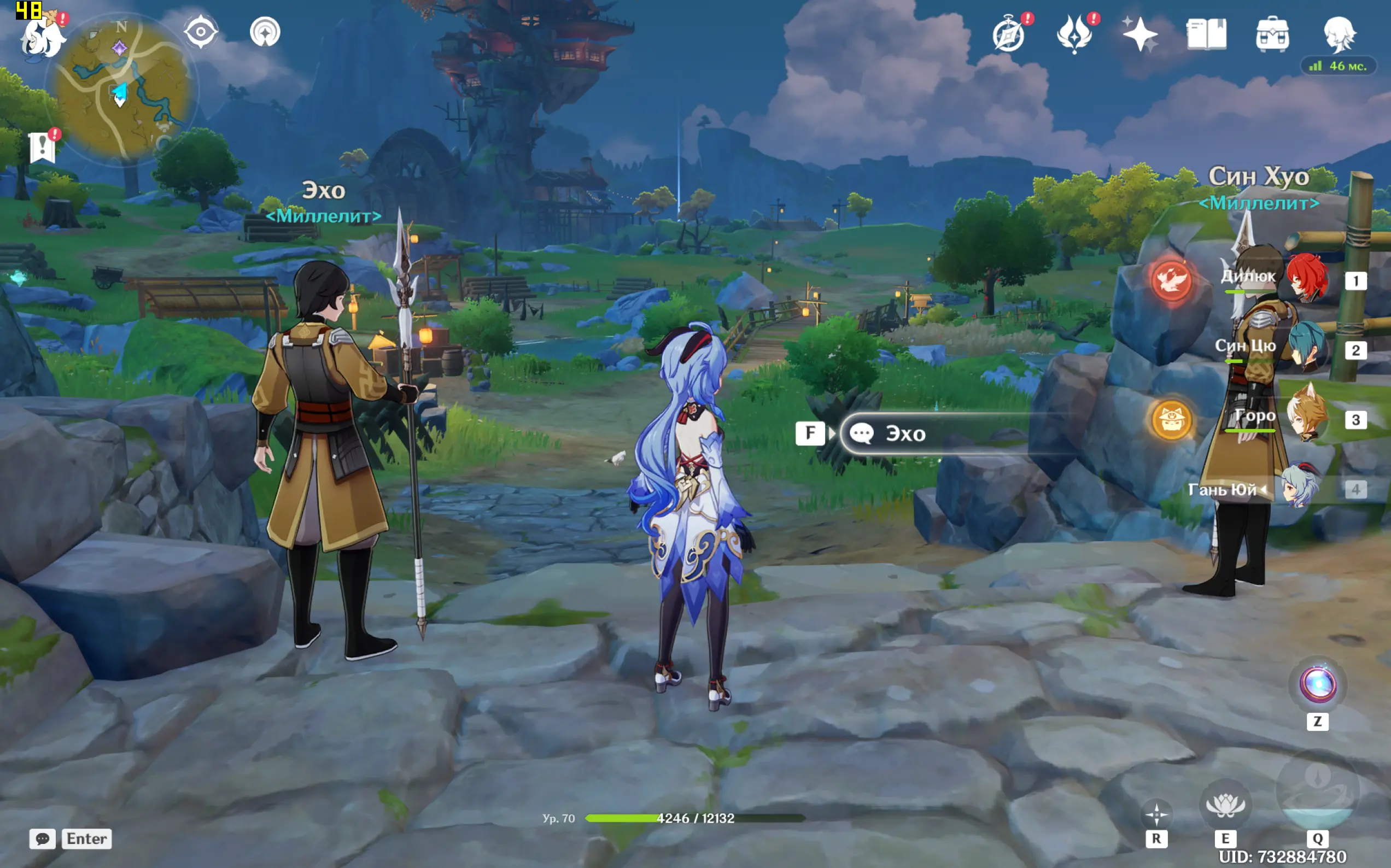Open the quest navigation icon beside the eye
Image resolution: width=1391 pixels, height=868 pixels.
(x=265, y=32)
